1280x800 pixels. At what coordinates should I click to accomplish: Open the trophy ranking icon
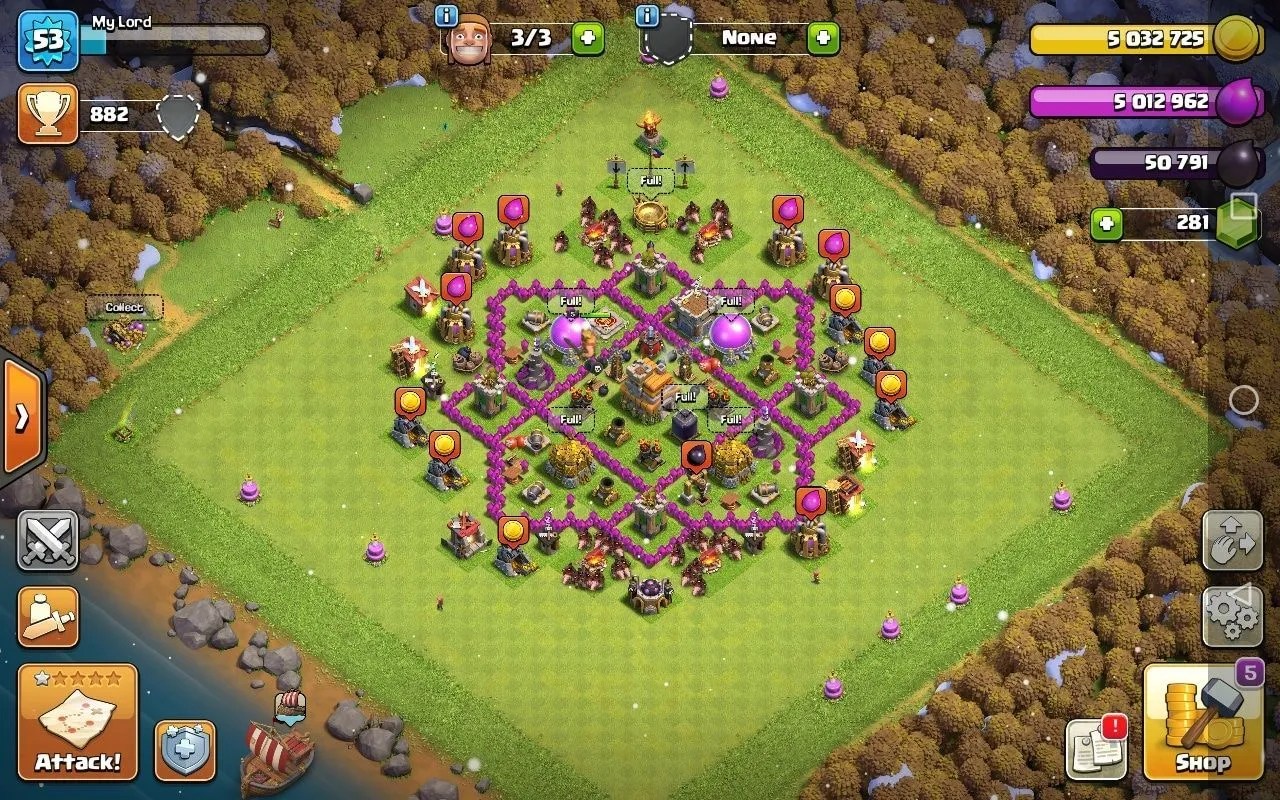point(47,114)
